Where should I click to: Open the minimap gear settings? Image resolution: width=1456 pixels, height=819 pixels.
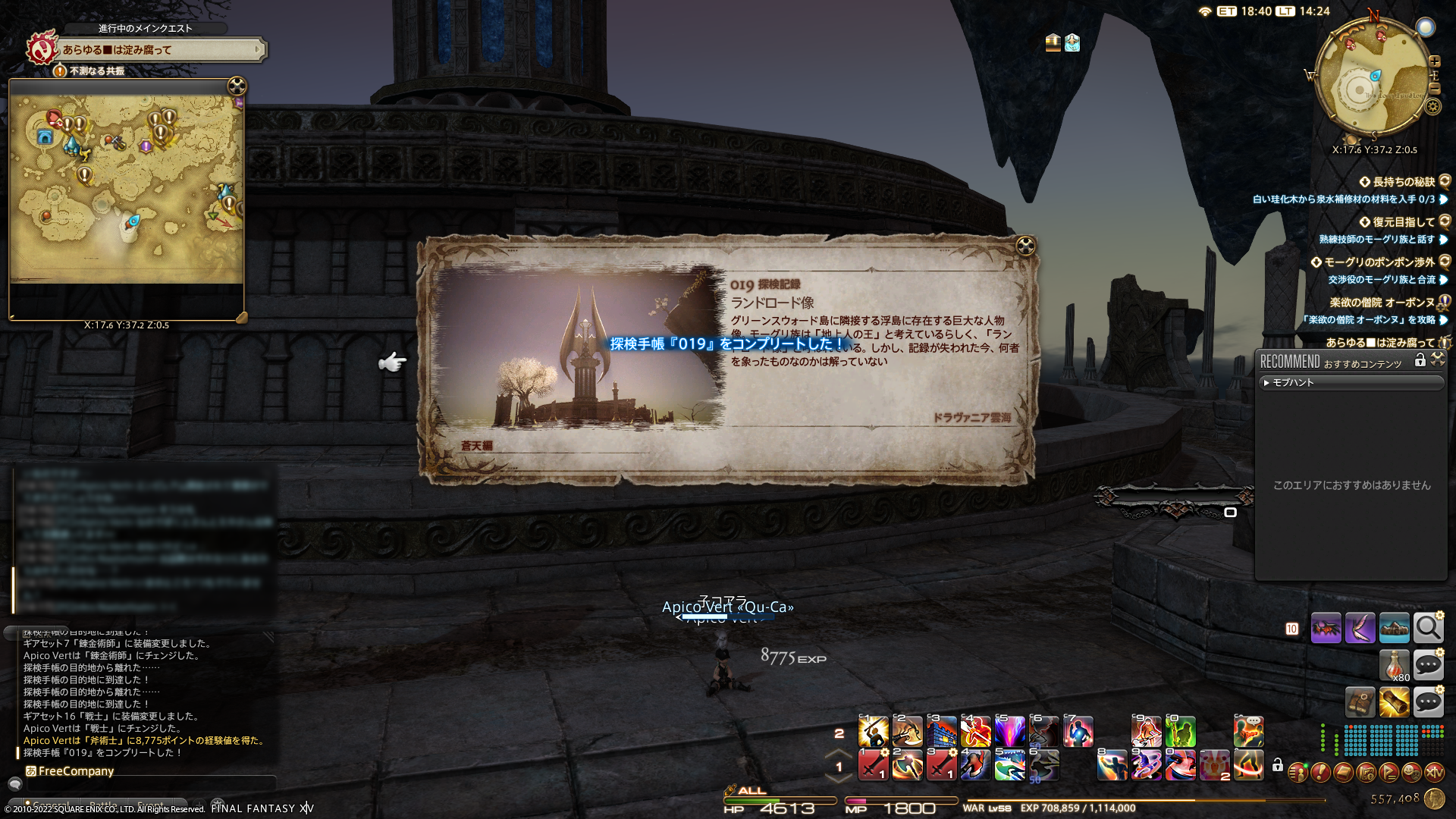coord(1432,107)
